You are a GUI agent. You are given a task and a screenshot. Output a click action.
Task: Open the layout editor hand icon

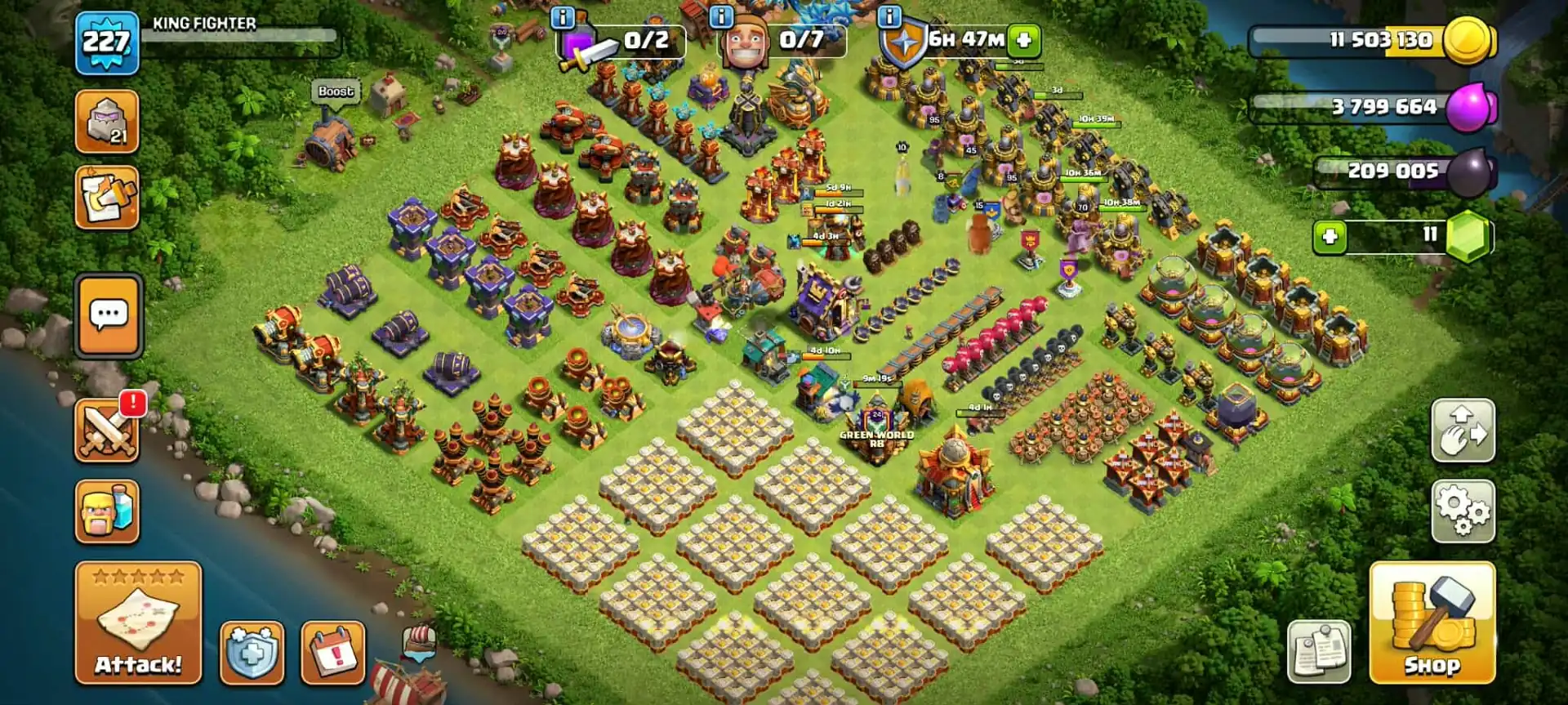[x=1466, y=431]
